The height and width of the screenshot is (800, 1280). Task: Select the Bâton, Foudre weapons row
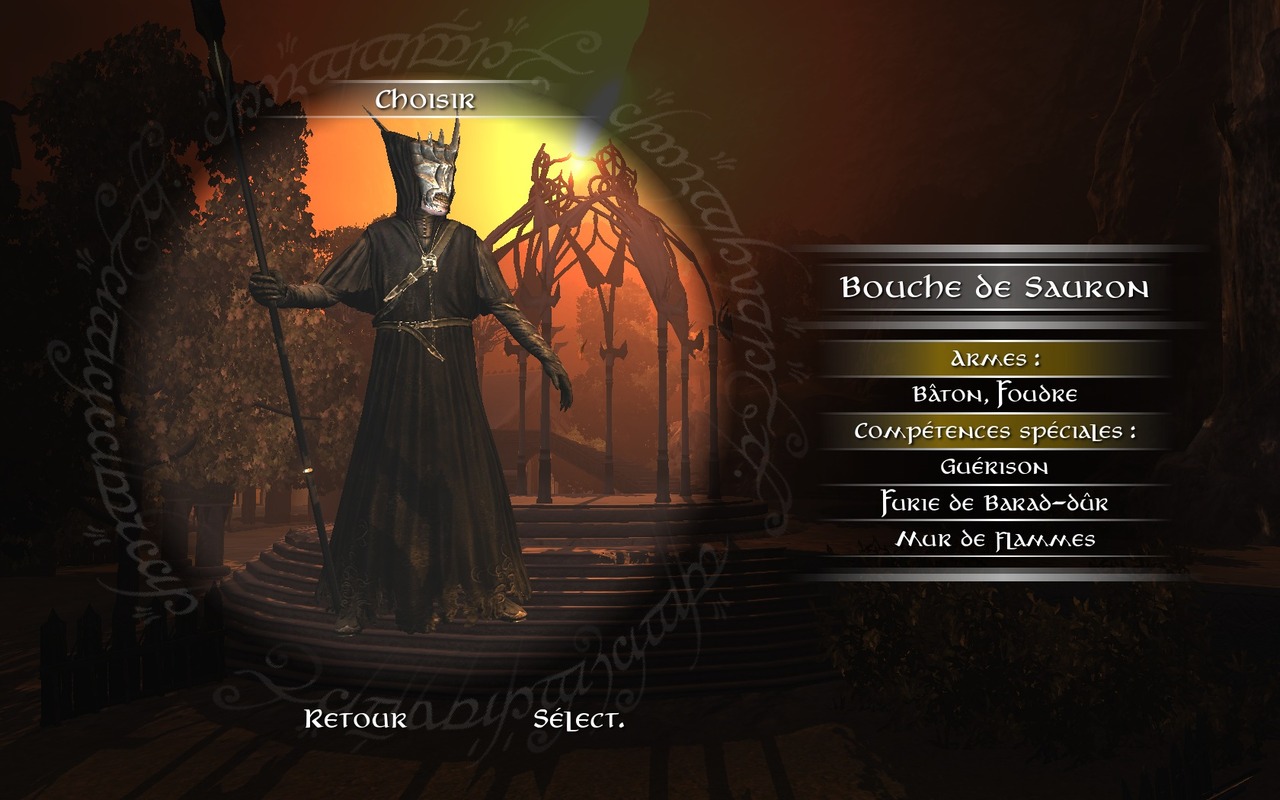click(994, 395)
